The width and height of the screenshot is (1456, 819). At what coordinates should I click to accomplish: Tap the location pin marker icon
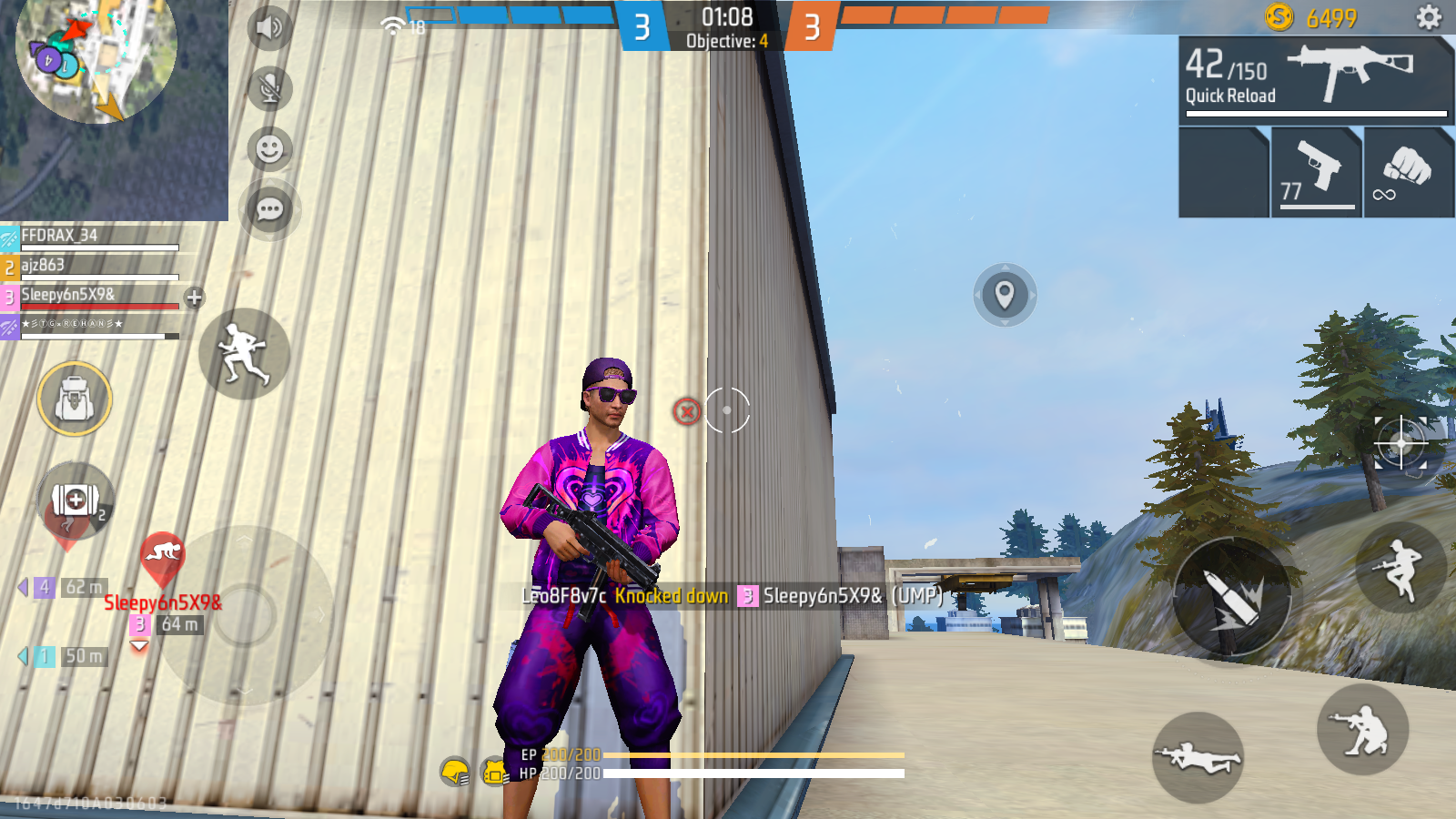[x=1006, y=293]
